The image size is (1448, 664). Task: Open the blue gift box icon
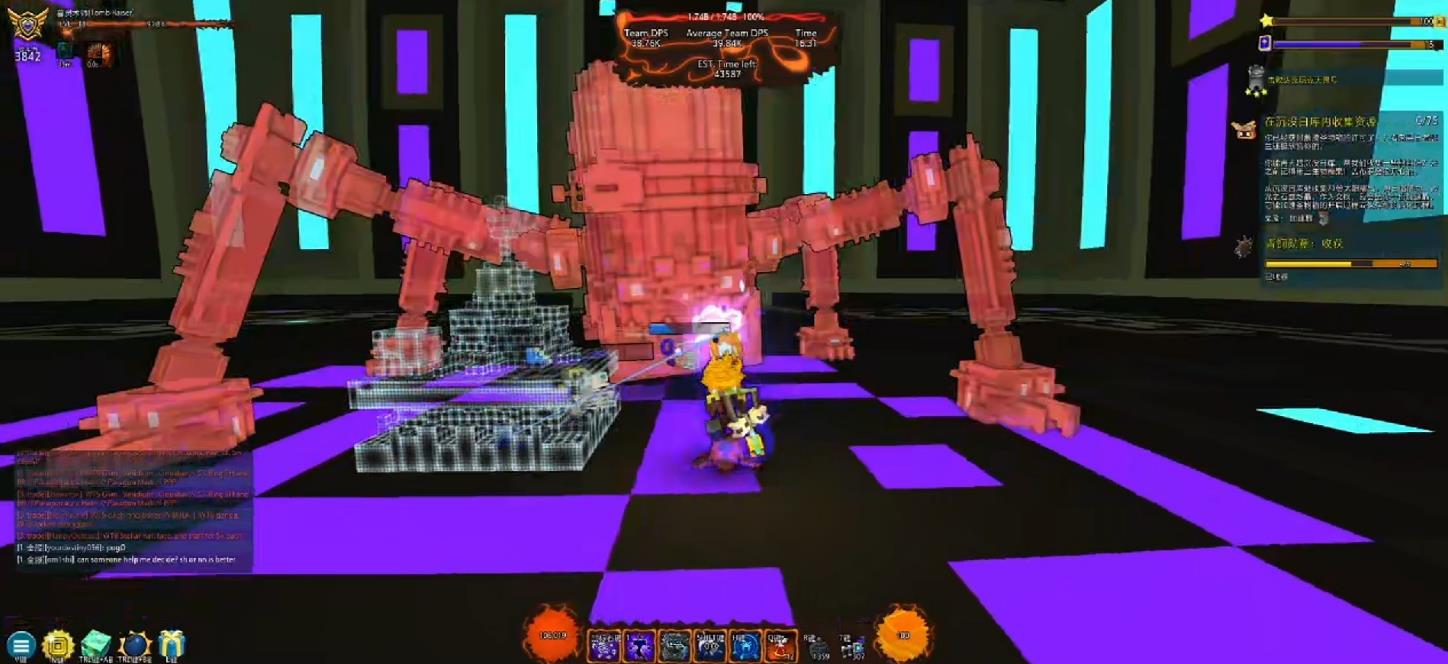pos(172,645)
